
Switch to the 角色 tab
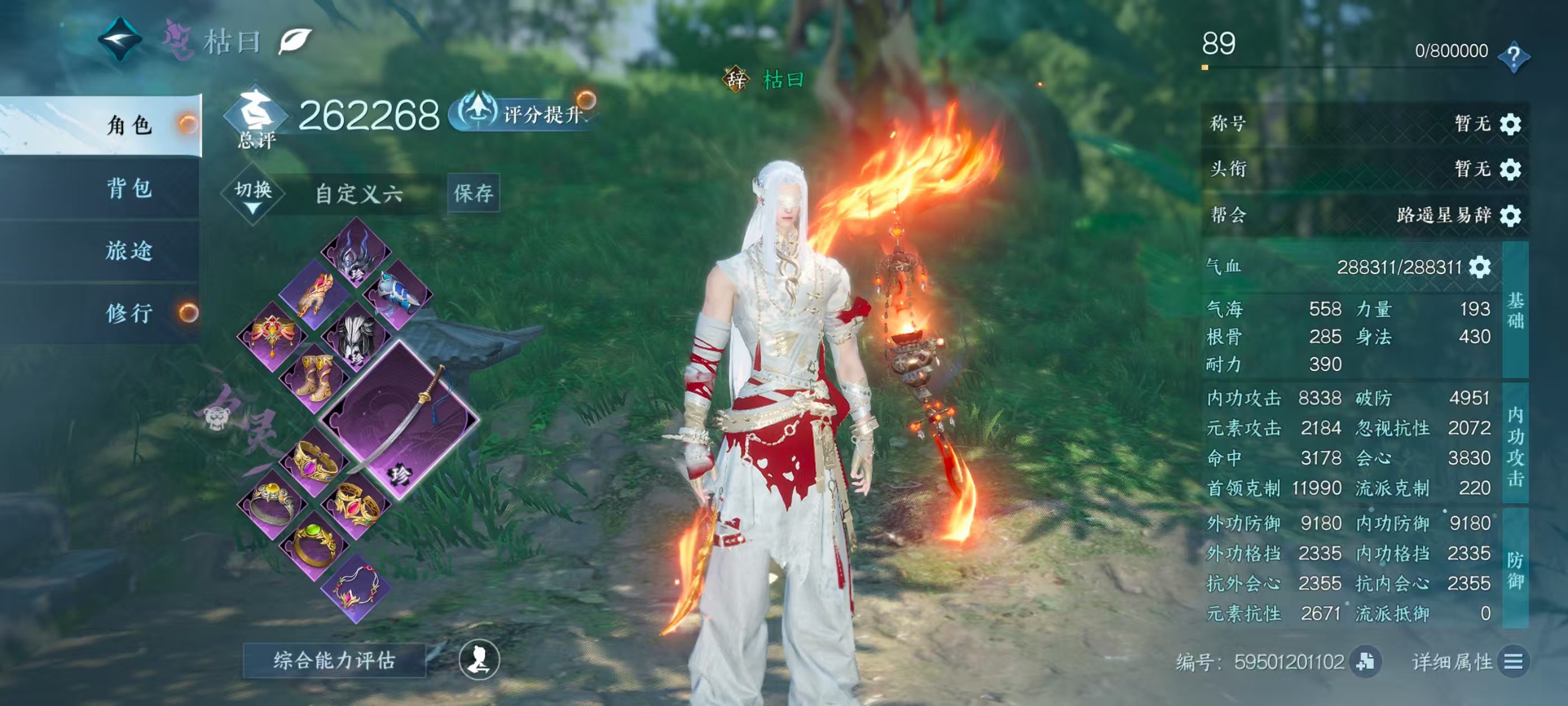(x=129, y=125)
